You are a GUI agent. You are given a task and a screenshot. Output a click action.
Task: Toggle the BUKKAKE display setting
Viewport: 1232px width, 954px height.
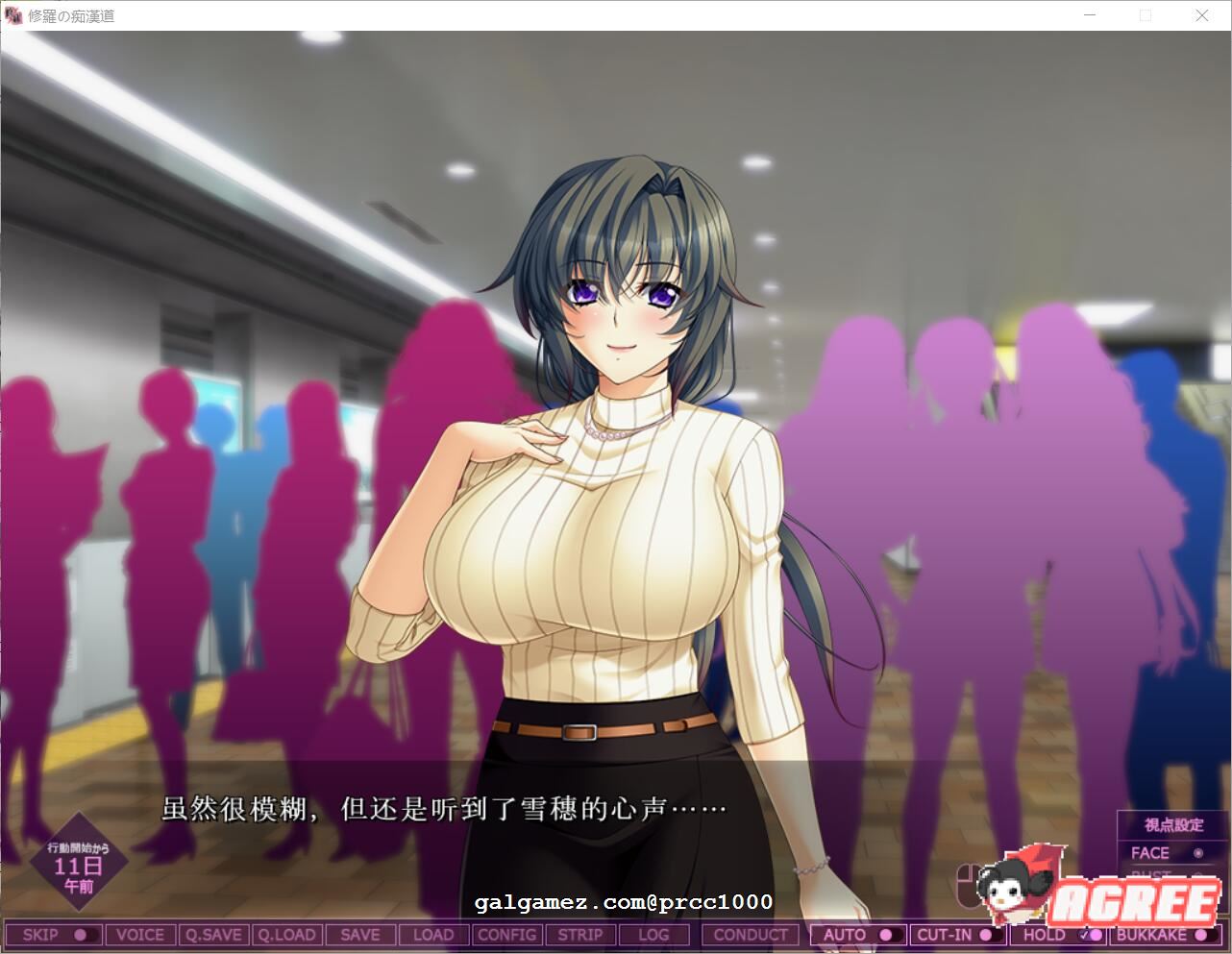(1163, 934)
